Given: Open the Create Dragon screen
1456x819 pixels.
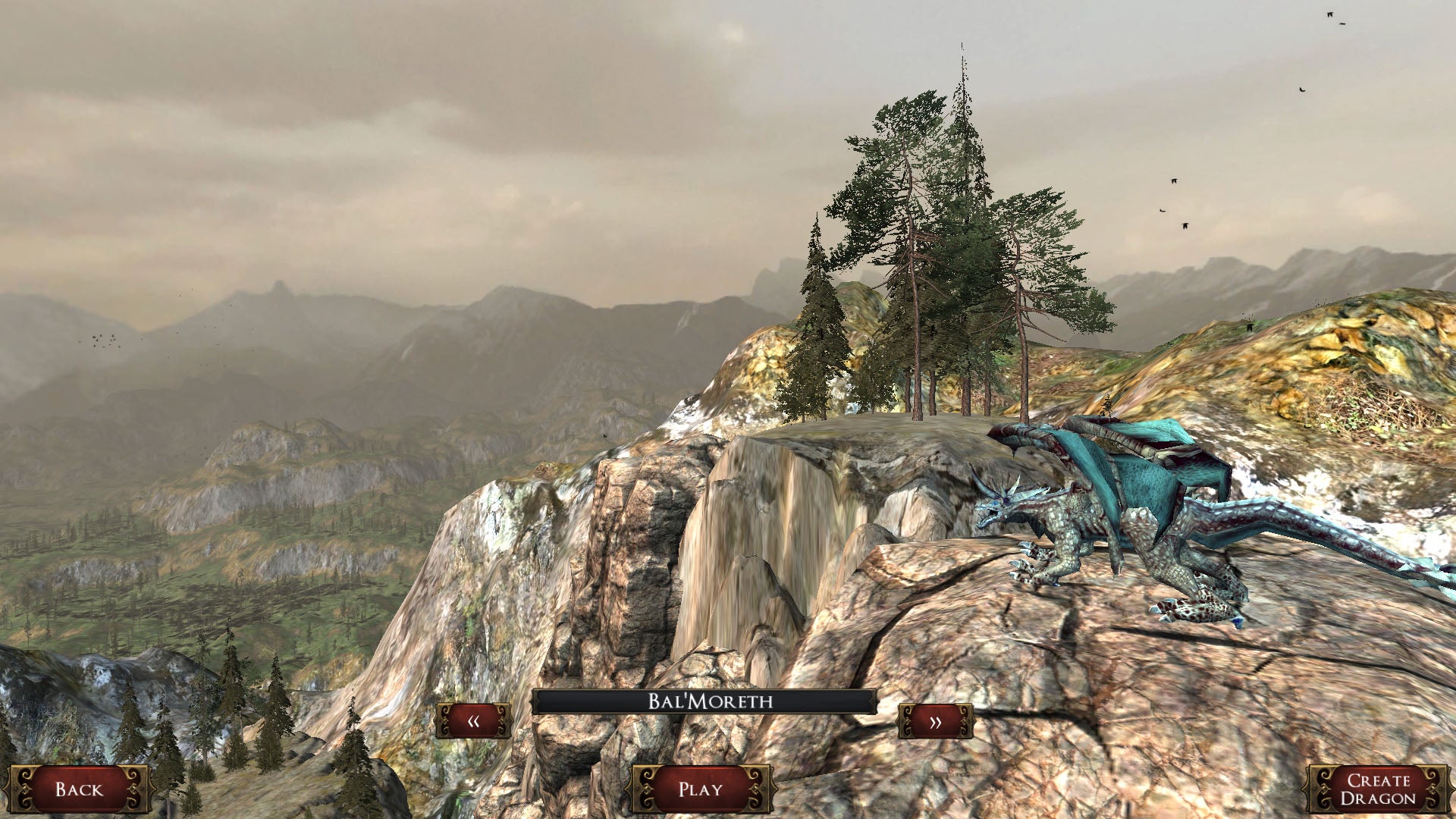Looking at the screenshot, I should [x=1377, y=789].
